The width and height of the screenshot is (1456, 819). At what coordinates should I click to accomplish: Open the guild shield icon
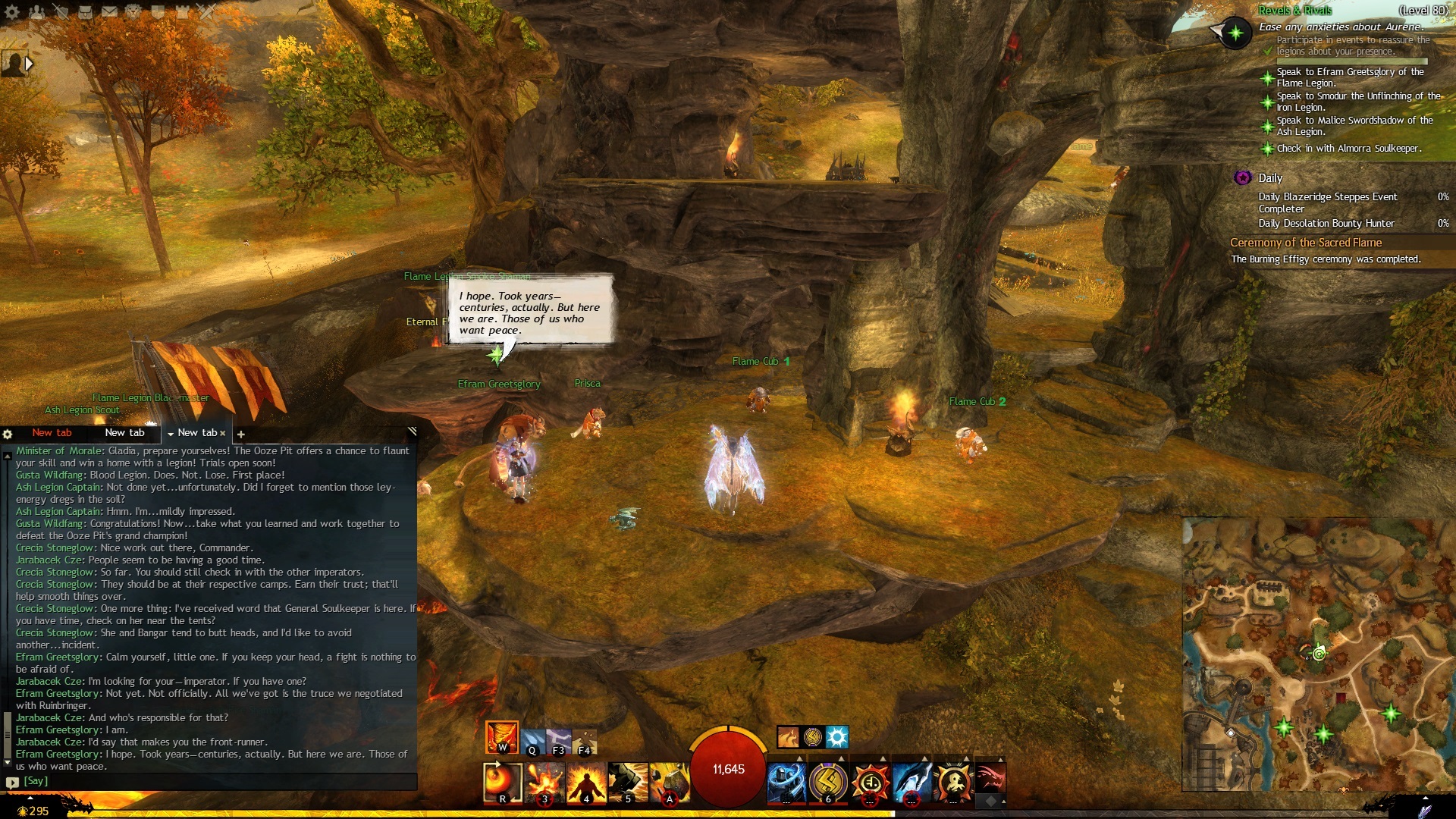[158, 11]
